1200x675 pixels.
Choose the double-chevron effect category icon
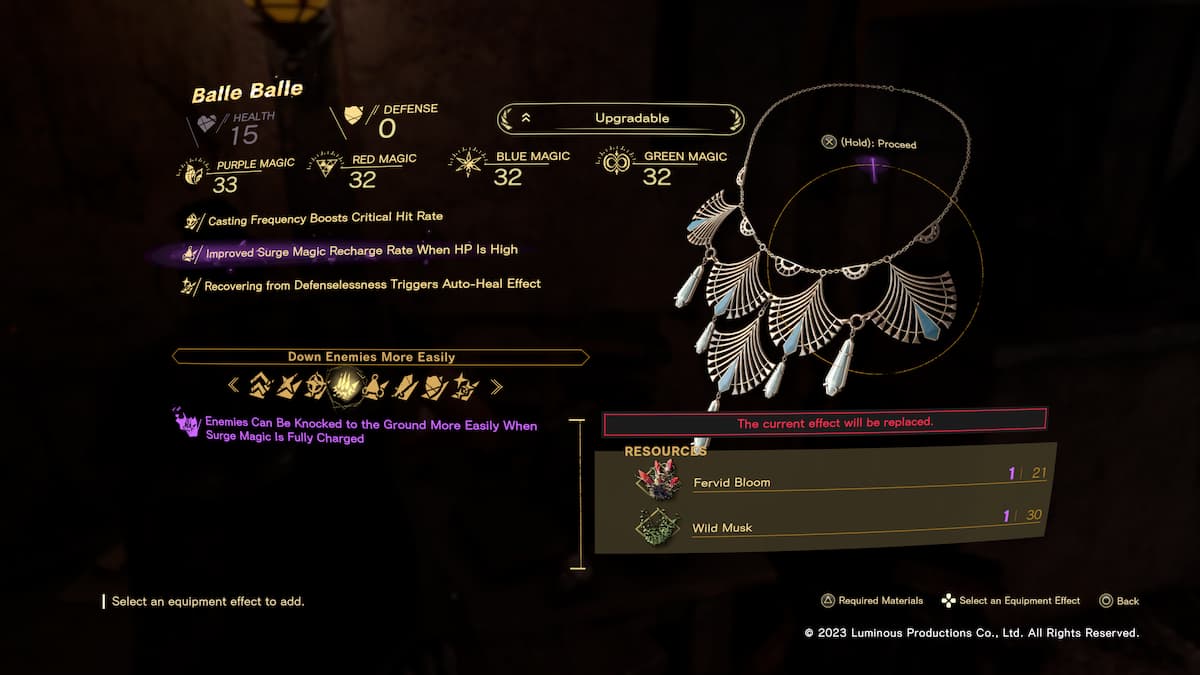(260, 384)
